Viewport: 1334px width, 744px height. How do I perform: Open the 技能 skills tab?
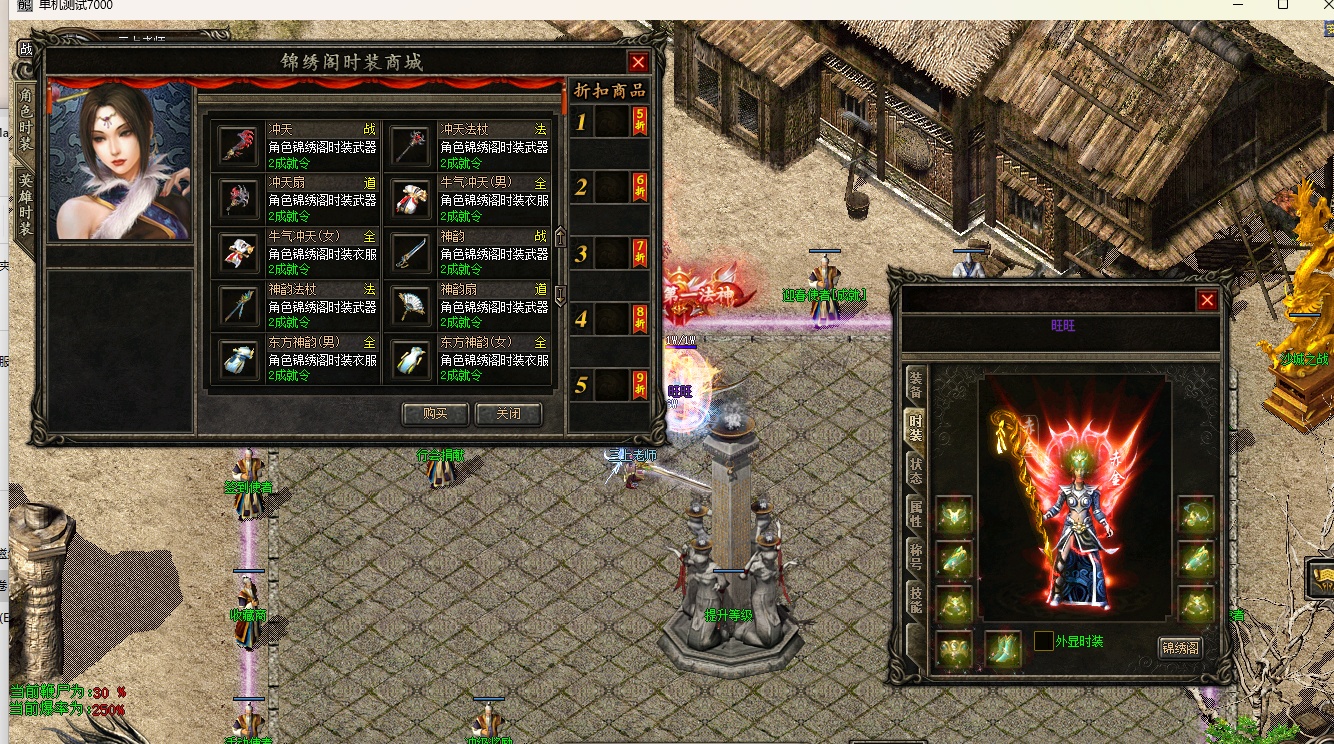point(915,599)
